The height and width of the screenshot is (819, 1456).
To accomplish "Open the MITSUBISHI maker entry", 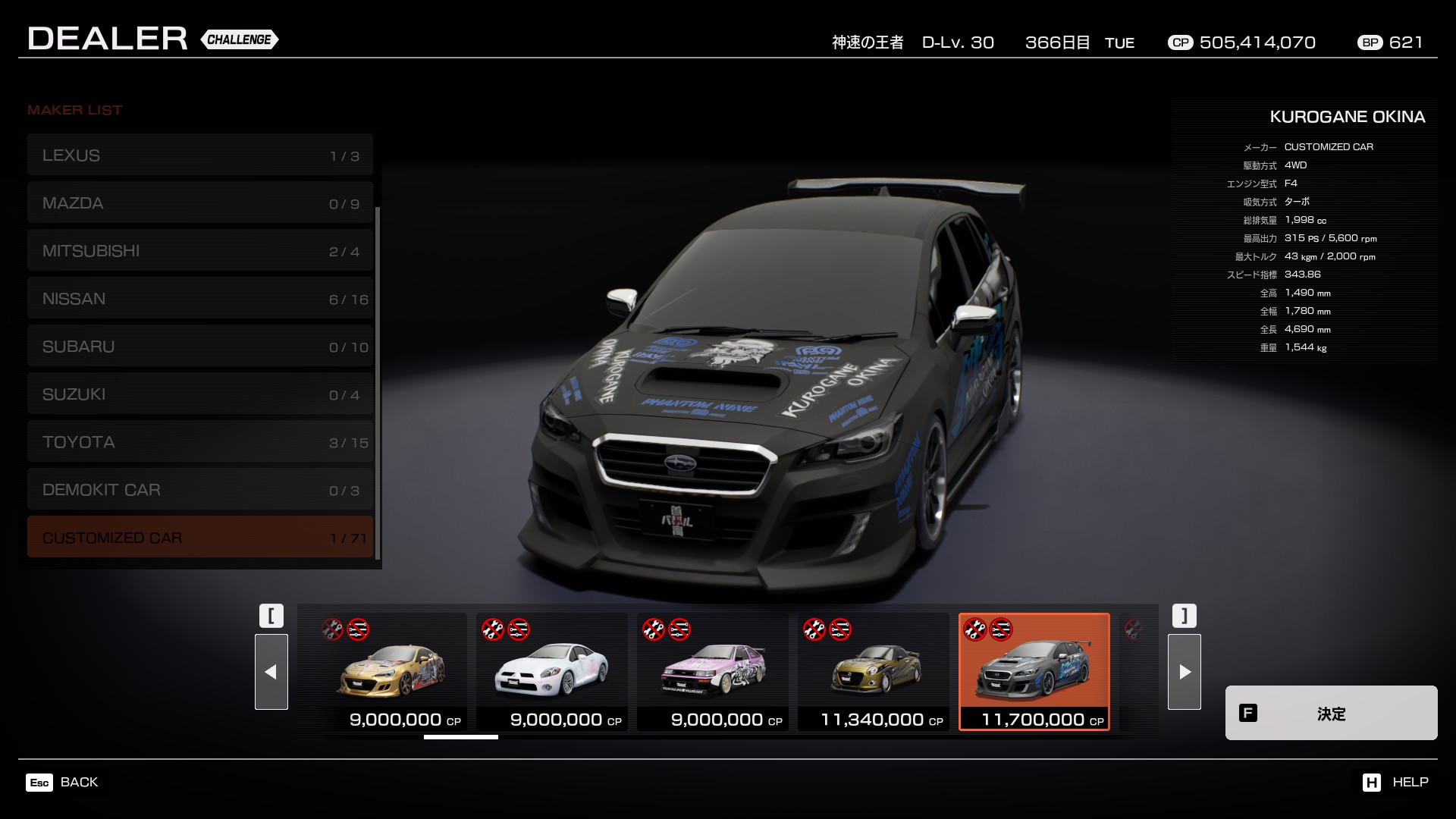I will [x=199, y=251].
